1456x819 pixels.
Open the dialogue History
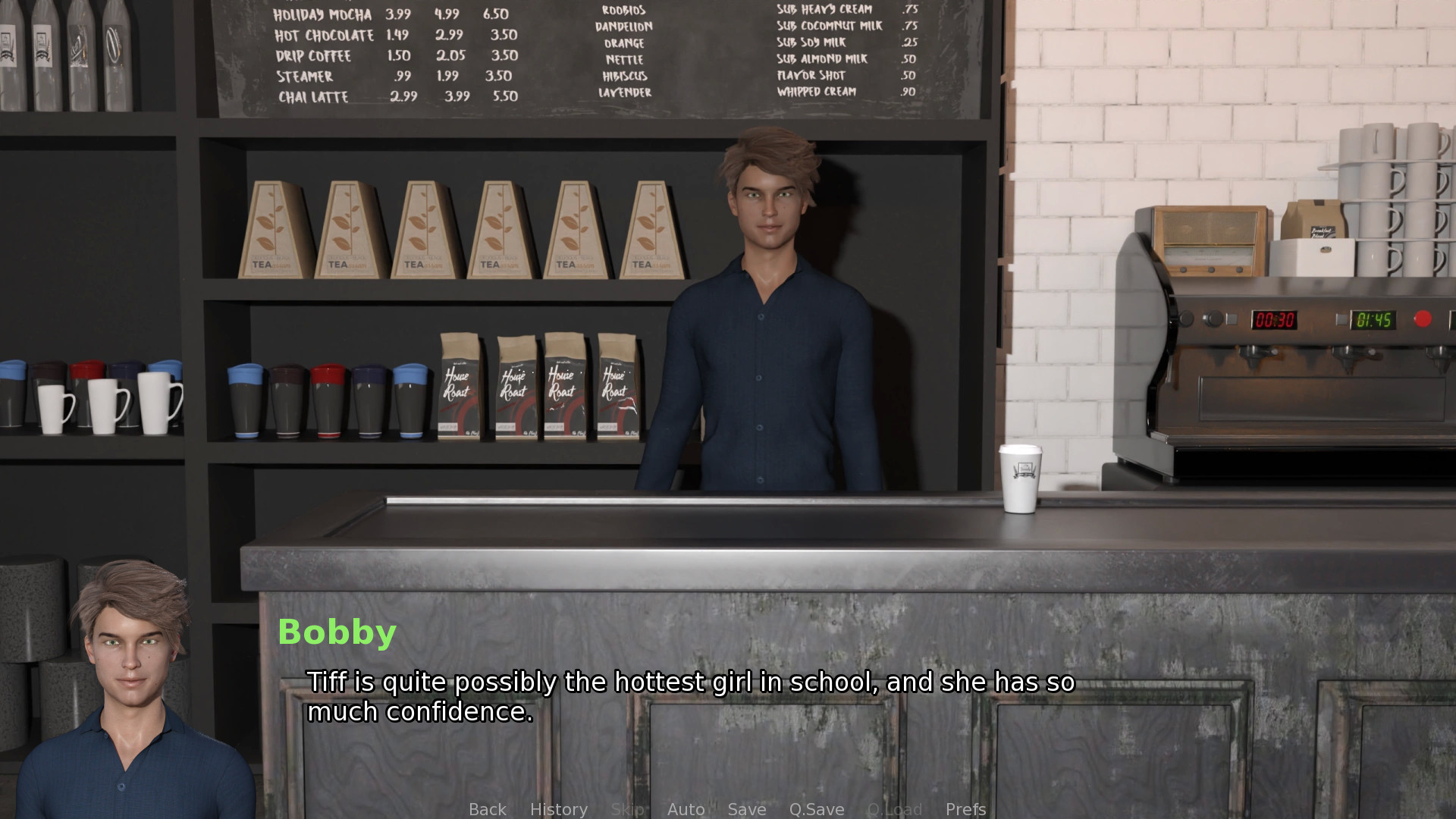[558, 809]
